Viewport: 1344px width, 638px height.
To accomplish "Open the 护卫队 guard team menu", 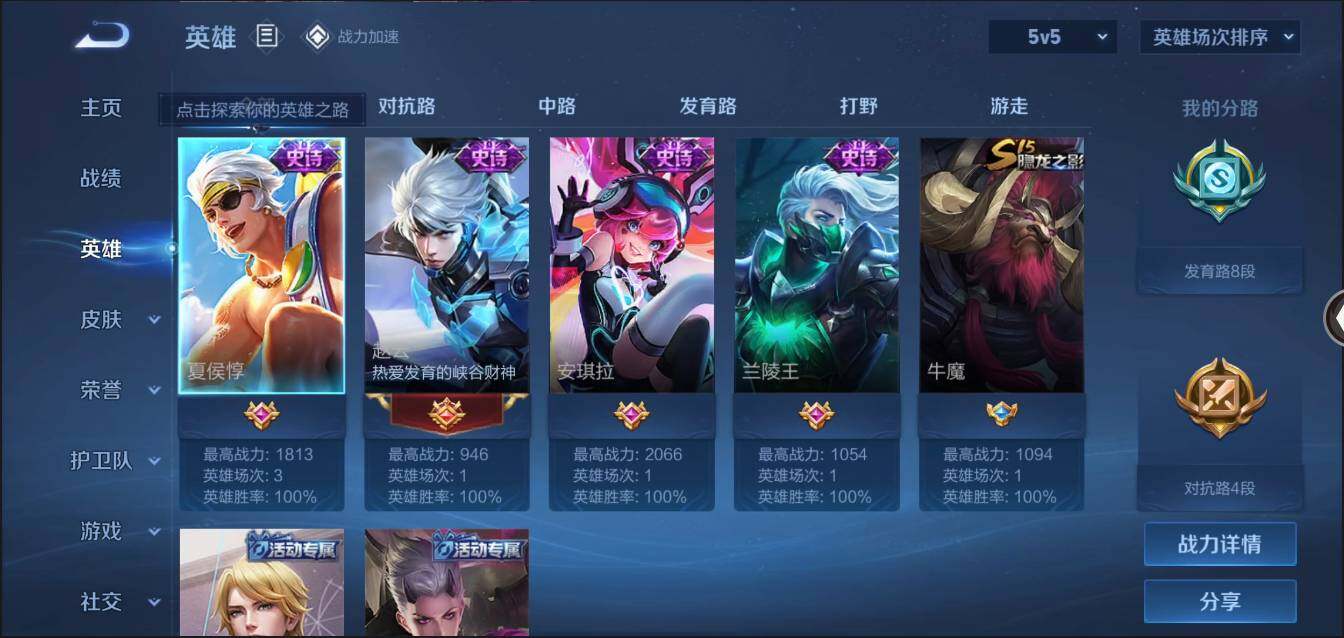I will [115, 461].
